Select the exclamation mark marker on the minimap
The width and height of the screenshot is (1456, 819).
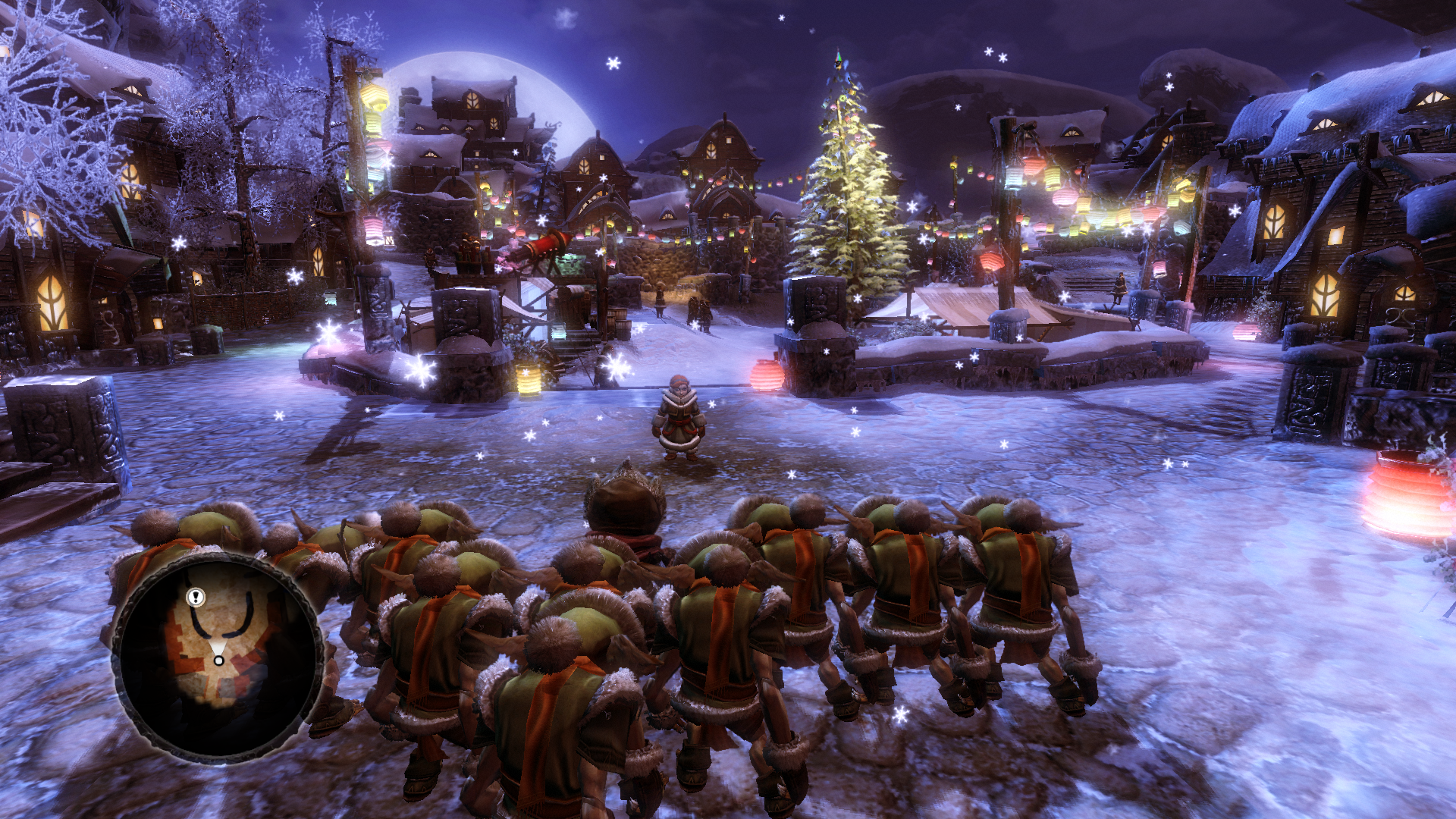(196, 597)
